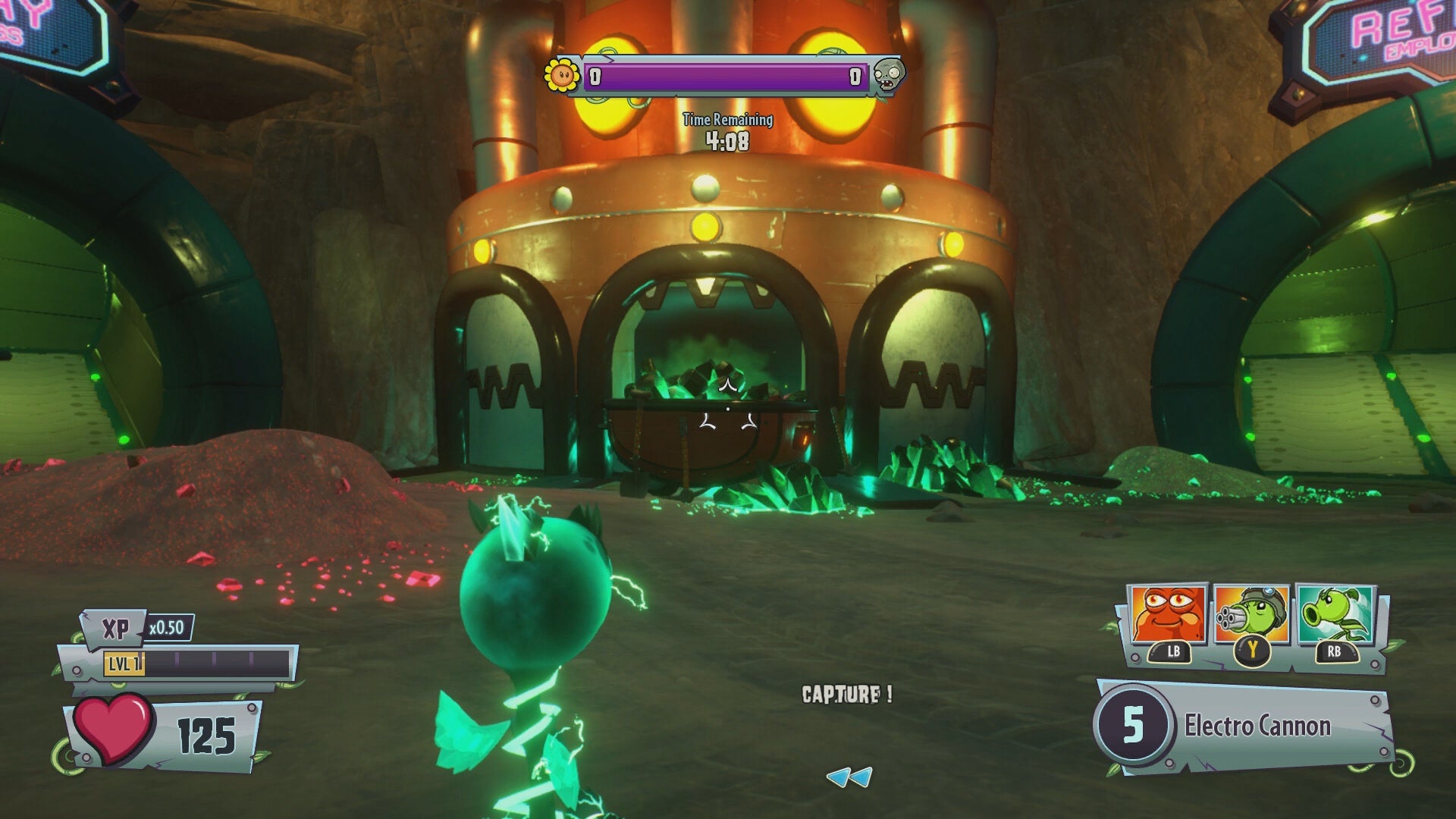Select the Electro Cannon weapon panel
Image resolution: width=1456 pixels, height=819 pixels.
tap(1244, 726)
